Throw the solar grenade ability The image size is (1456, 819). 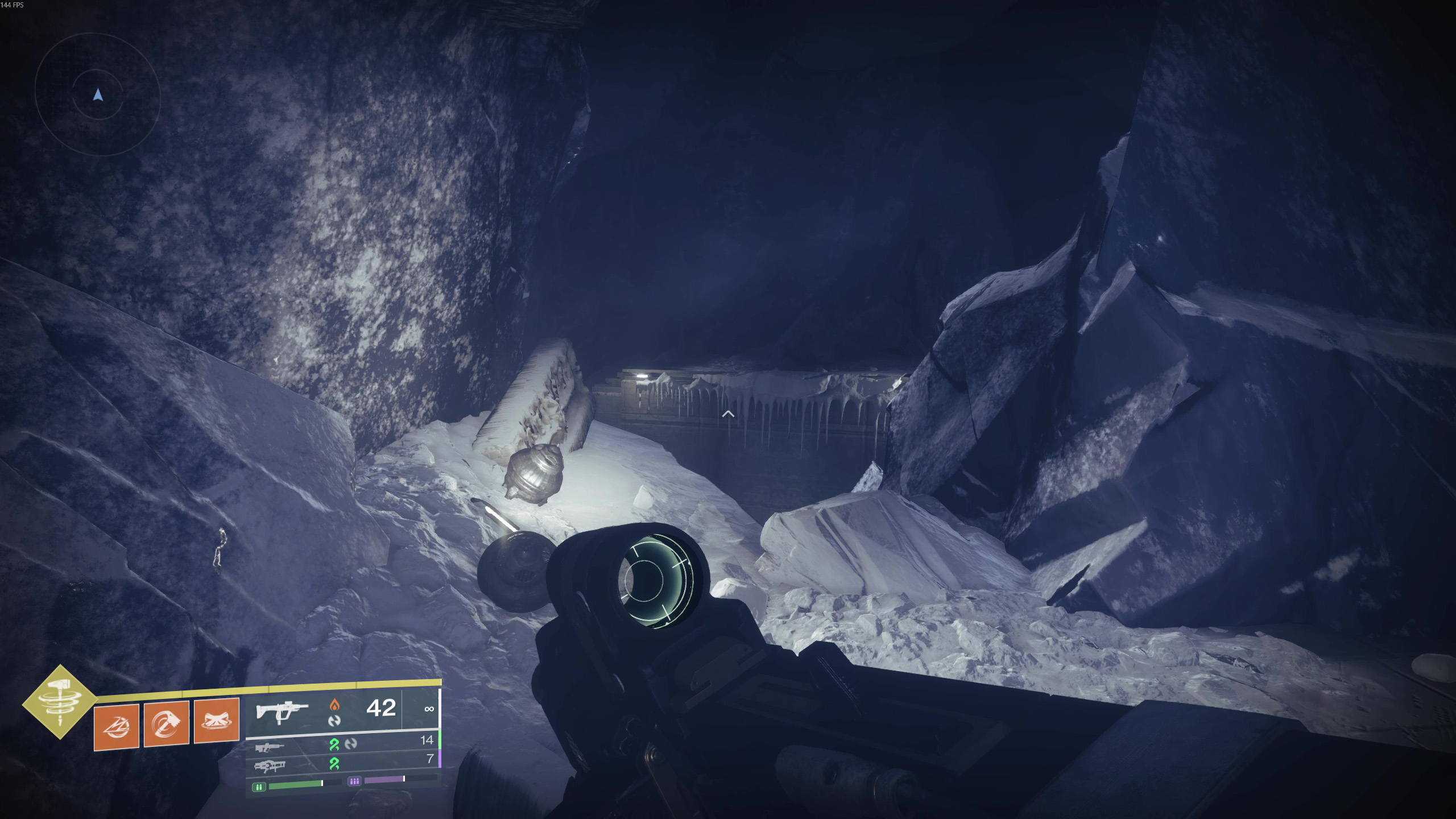click(117, 726)
